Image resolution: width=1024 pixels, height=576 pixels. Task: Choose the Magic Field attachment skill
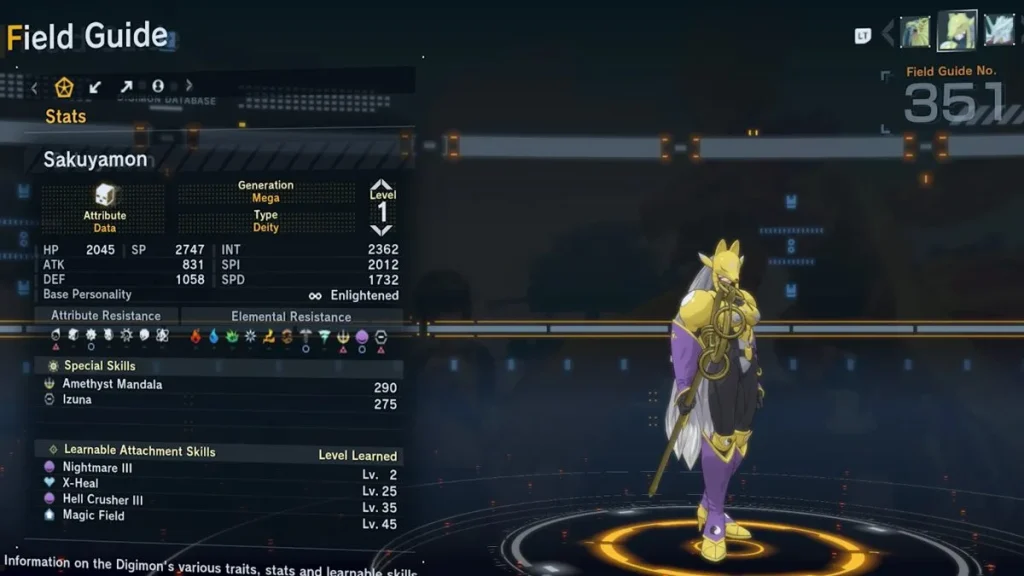(x=93, y=516)
